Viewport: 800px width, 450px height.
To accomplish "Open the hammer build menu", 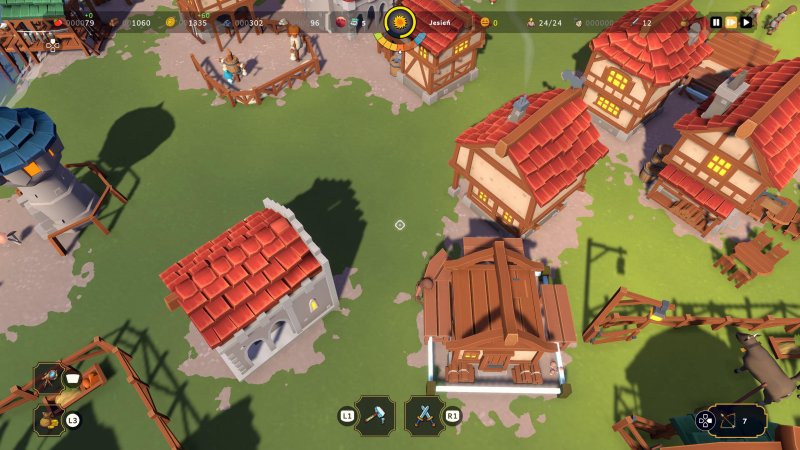I will [375, 415].
